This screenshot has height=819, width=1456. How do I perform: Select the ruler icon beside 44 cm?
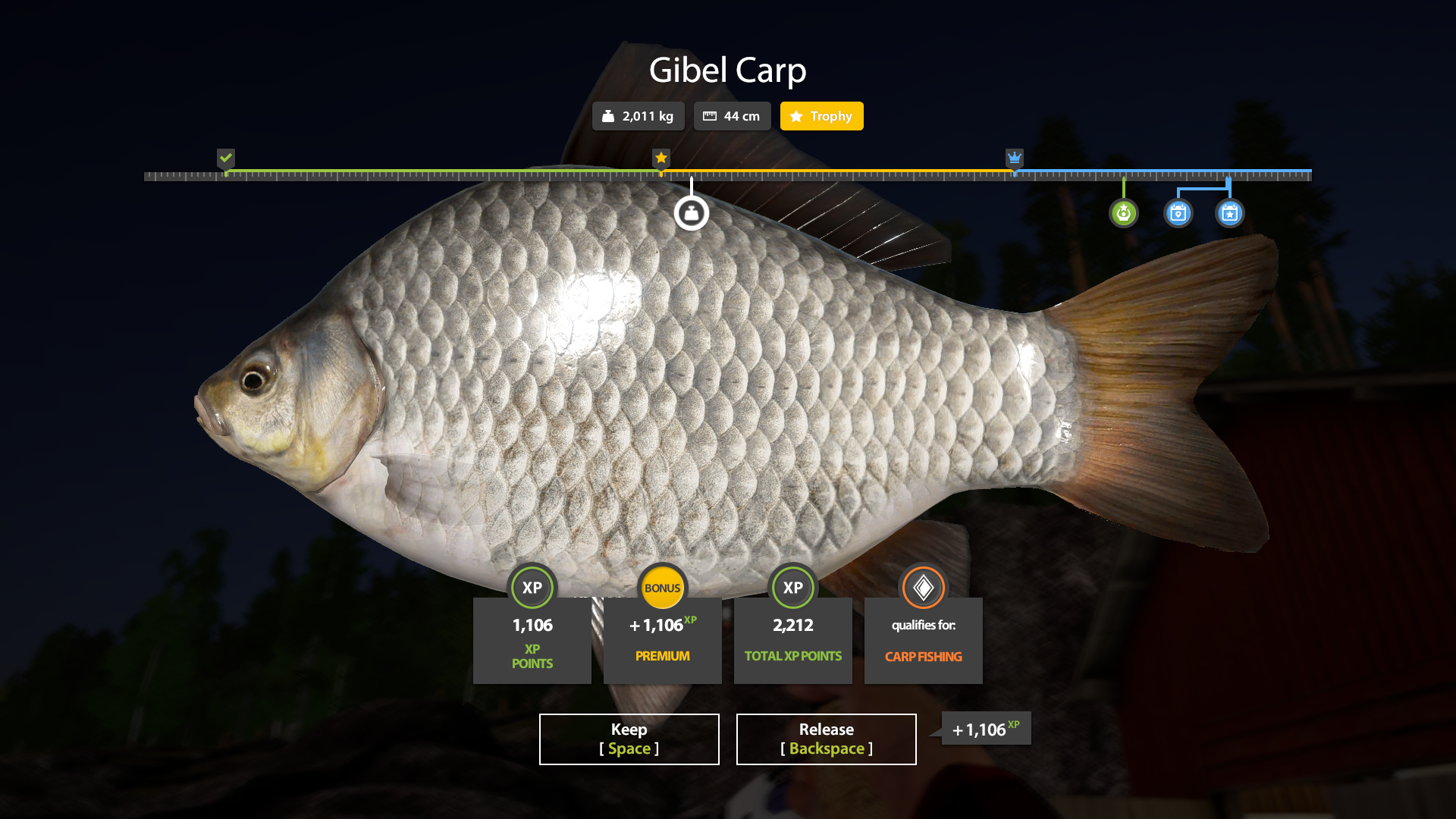[x=711, y=116]
